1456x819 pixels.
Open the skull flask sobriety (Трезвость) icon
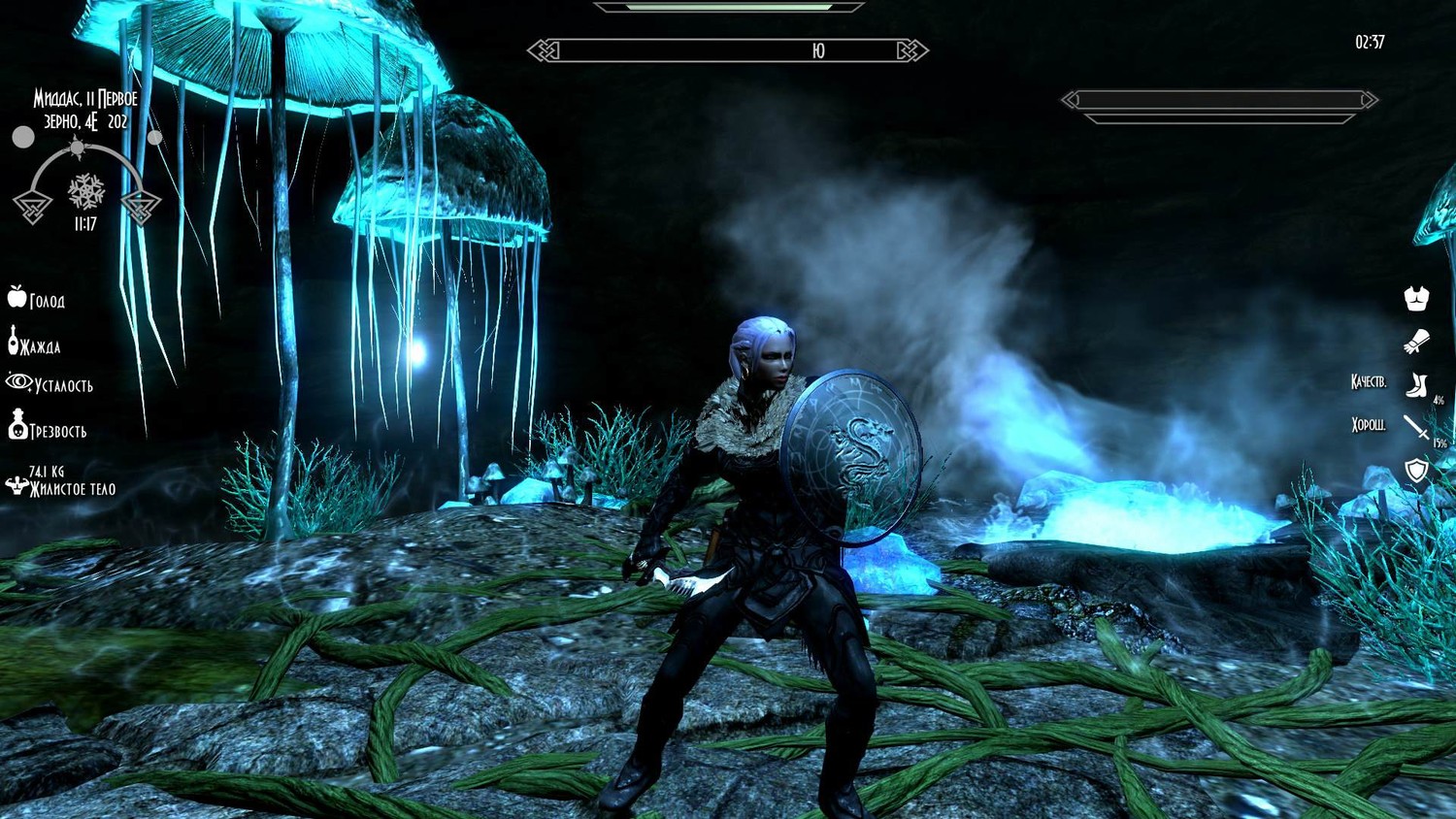(17, 425)
